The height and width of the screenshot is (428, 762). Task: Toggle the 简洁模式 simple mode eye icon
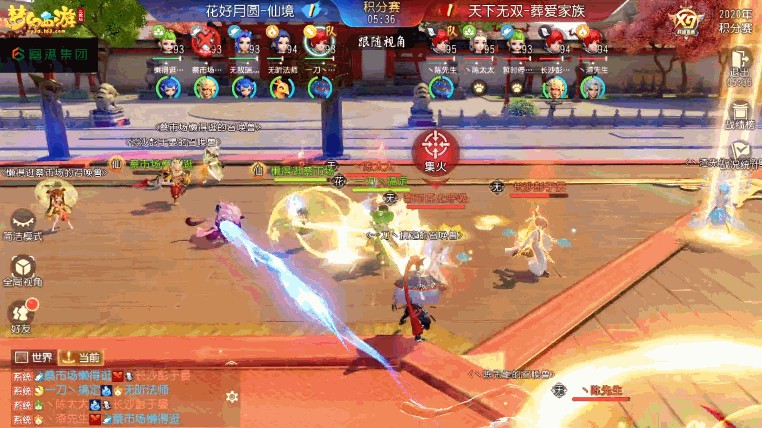pyautogui.click(x=22, y=219)
